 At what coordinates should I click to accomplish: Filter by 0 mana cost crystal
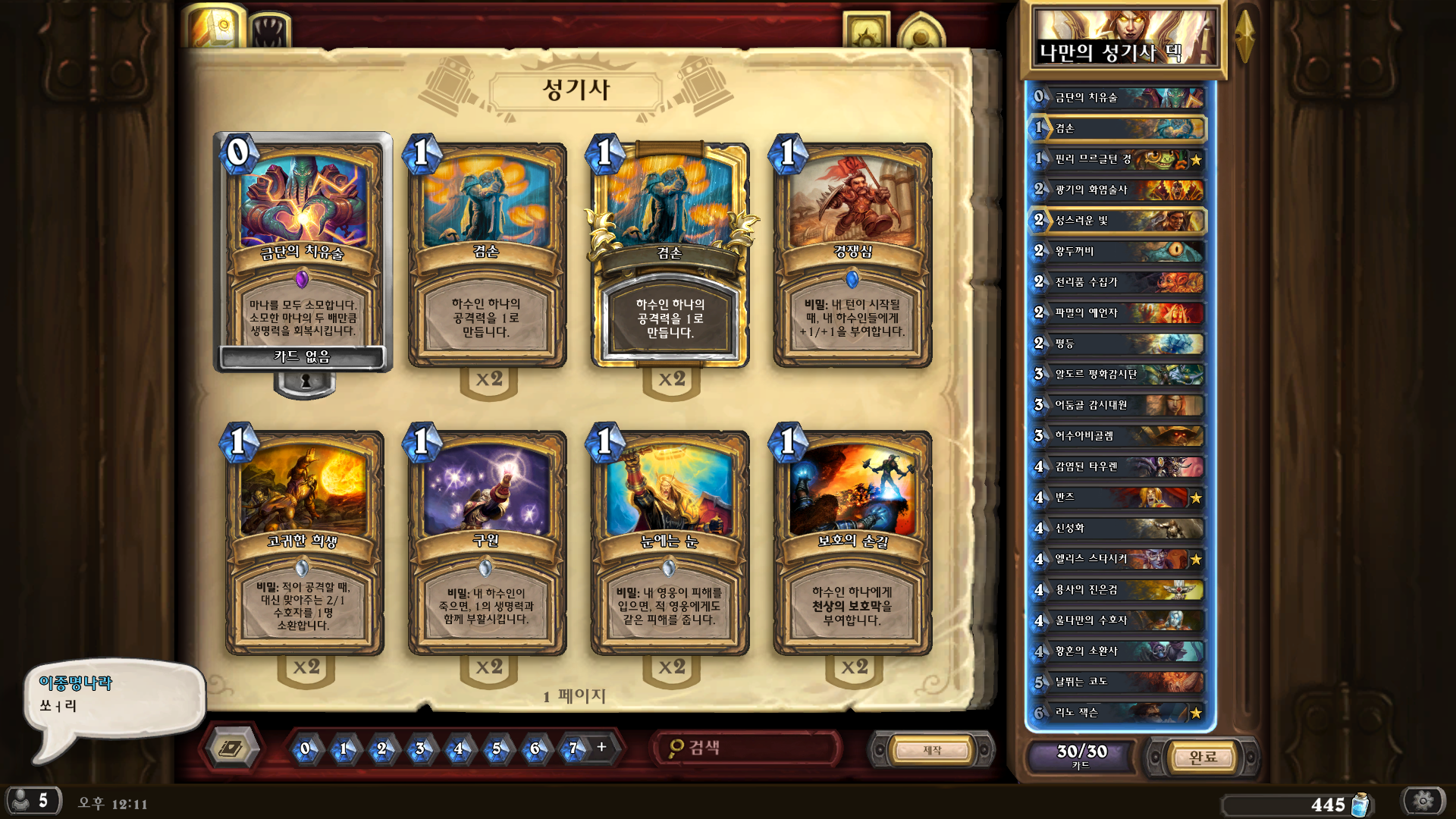coord(305,748)
